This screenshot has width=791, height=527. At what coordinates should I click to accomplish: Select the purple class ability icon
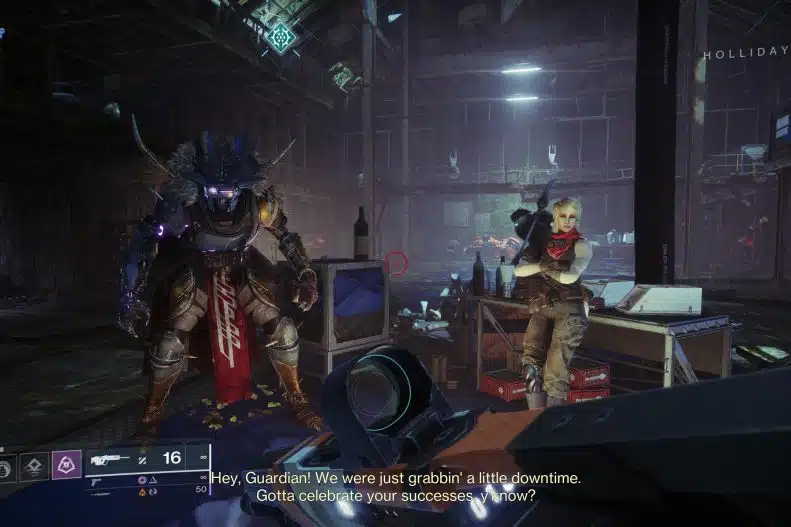click(66, 464)
